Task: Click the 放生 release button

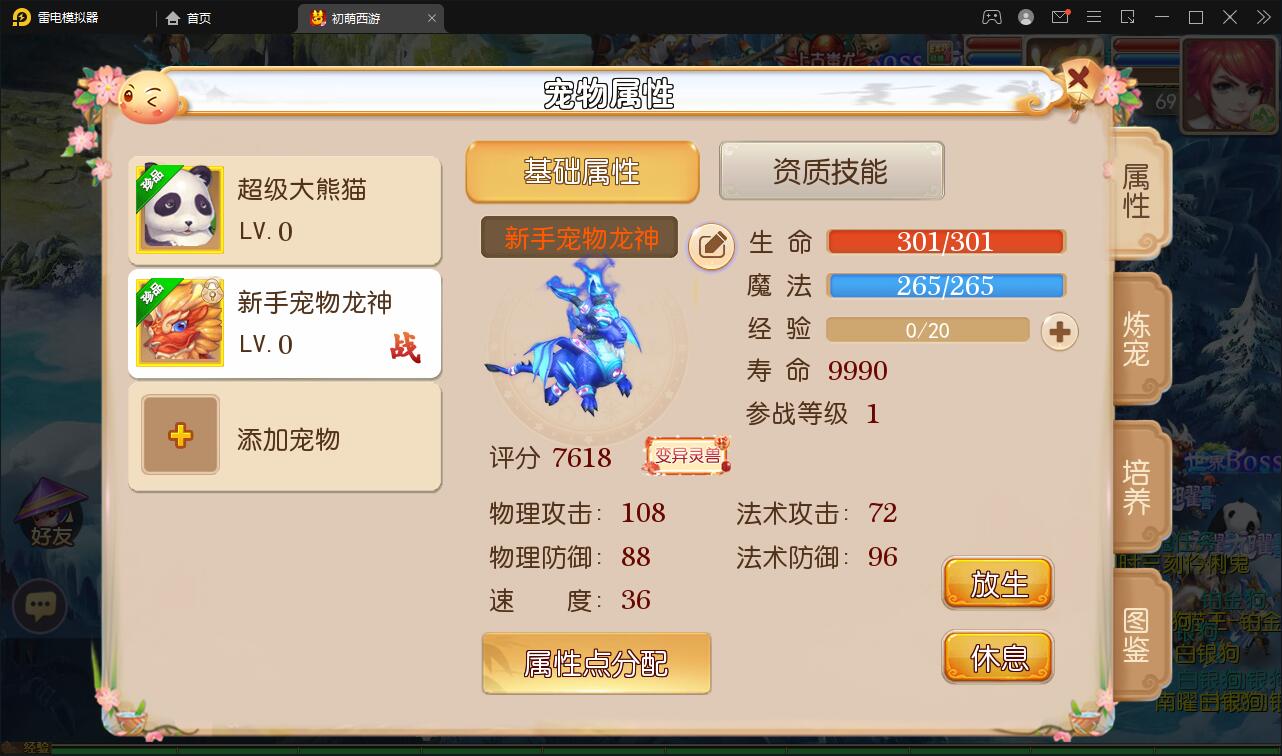Action: [x=997, y=583]
